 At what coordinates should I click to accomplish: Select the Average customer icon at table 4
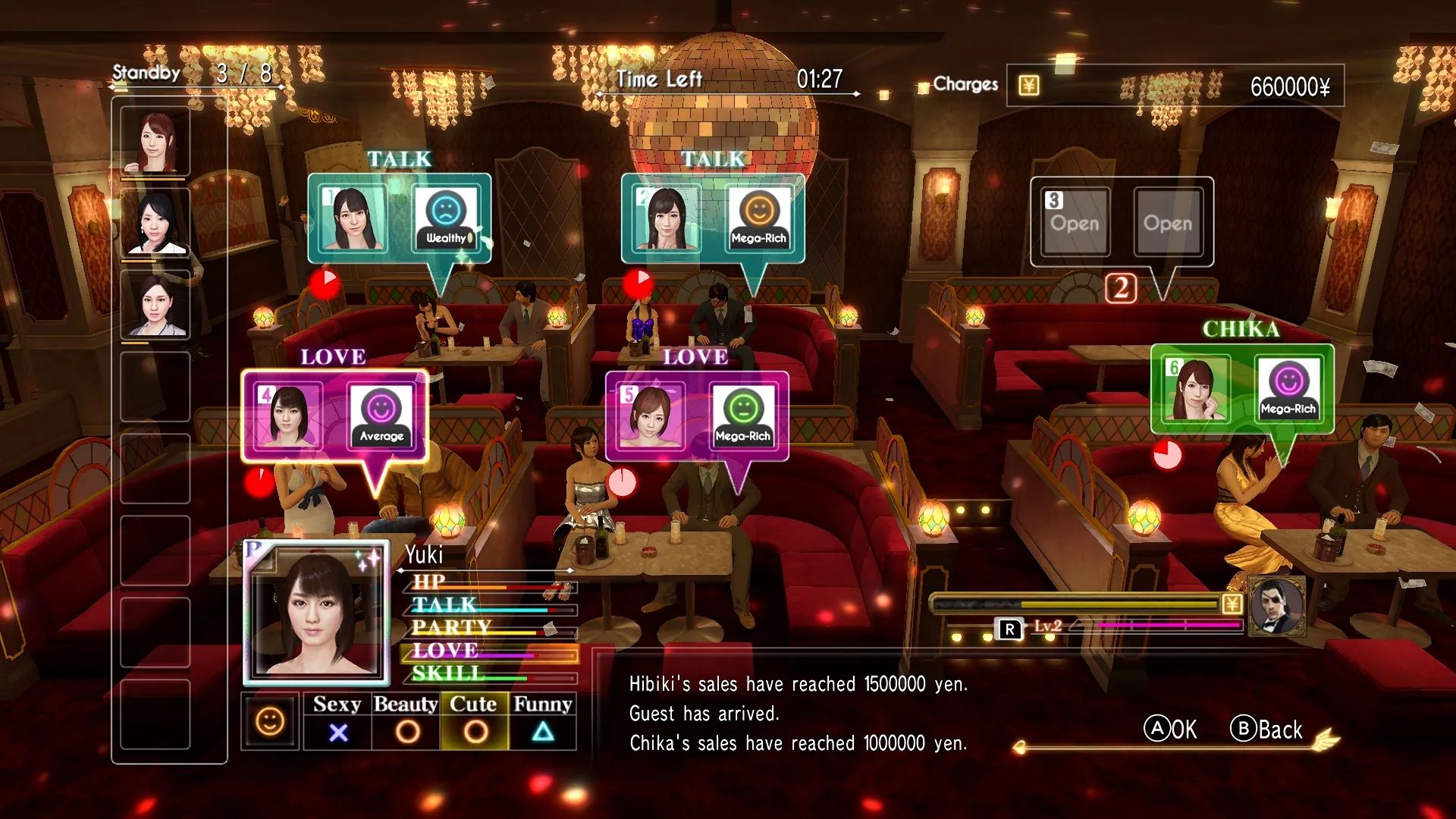coord(380,418)
